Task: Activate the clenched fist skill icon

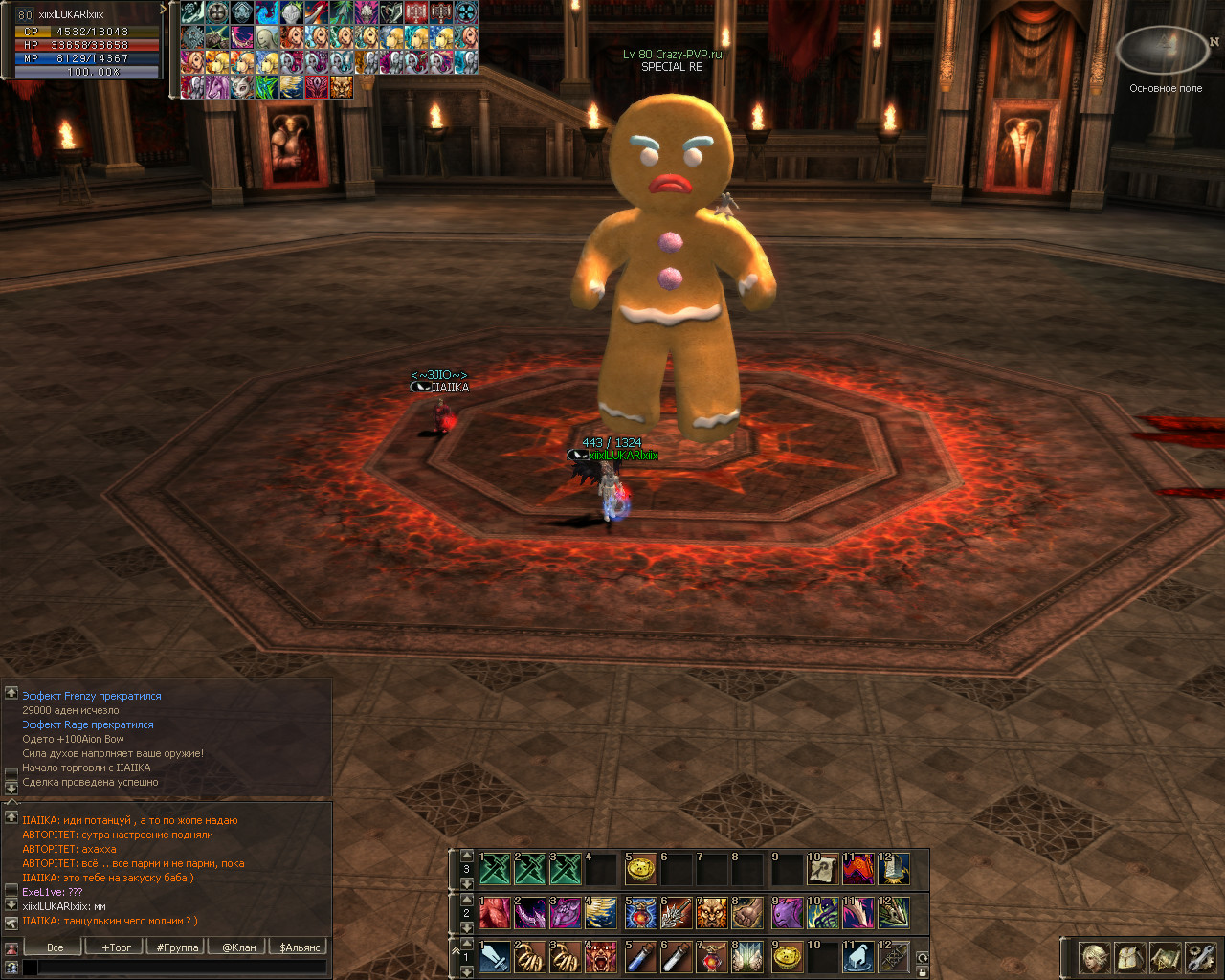Action: click(x=748, y=912)
